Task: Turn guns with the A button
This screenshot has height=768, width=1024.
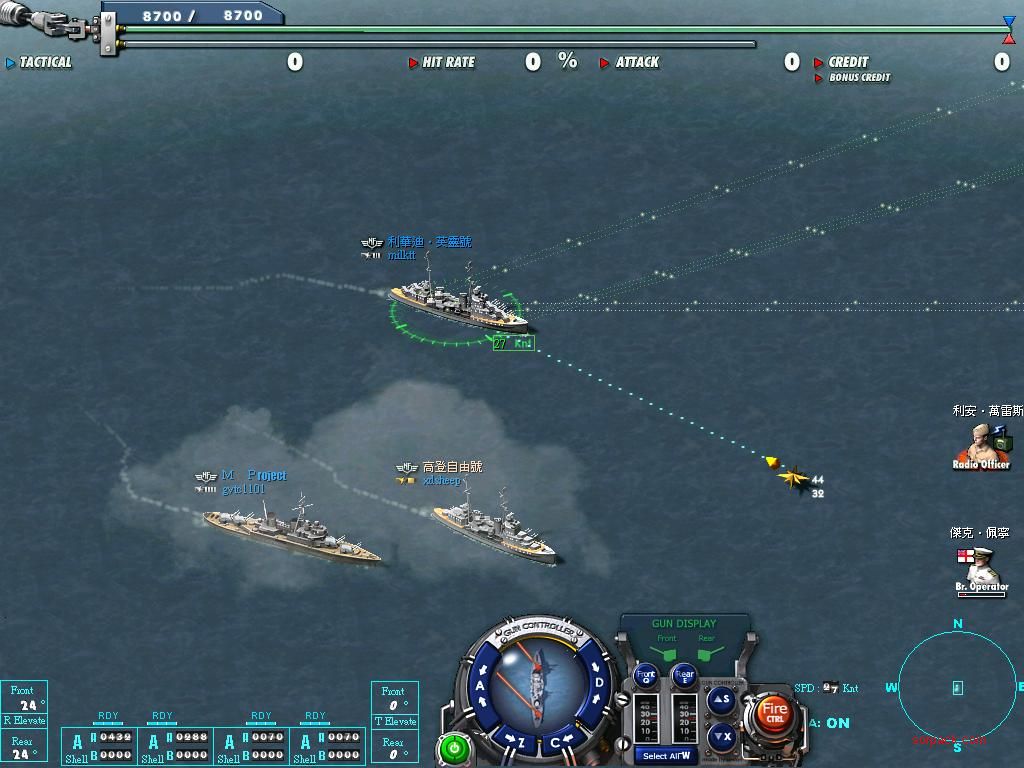Action: tap(481, 686)
